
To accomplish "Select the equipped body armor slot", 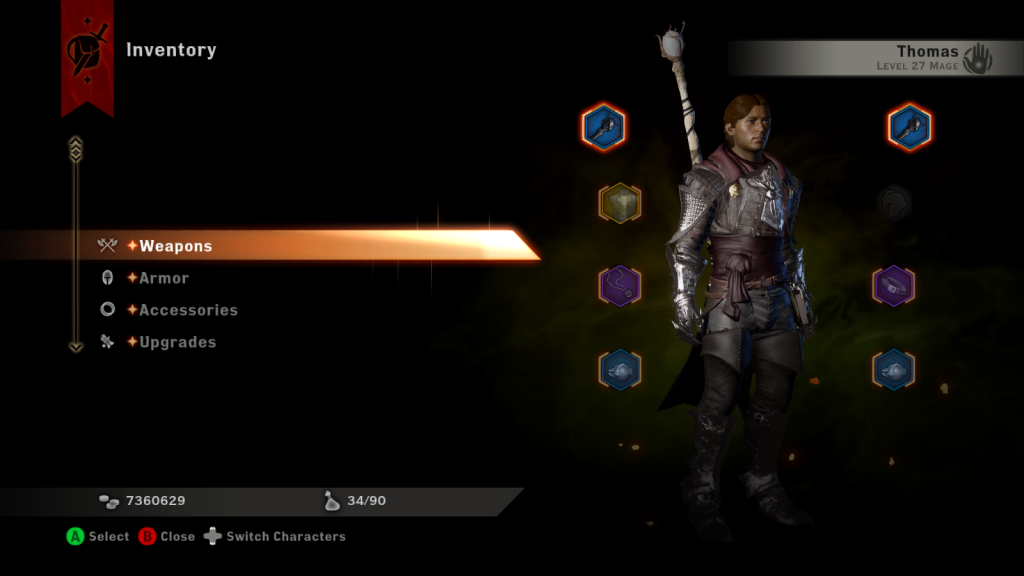I will tap(620, 203).
